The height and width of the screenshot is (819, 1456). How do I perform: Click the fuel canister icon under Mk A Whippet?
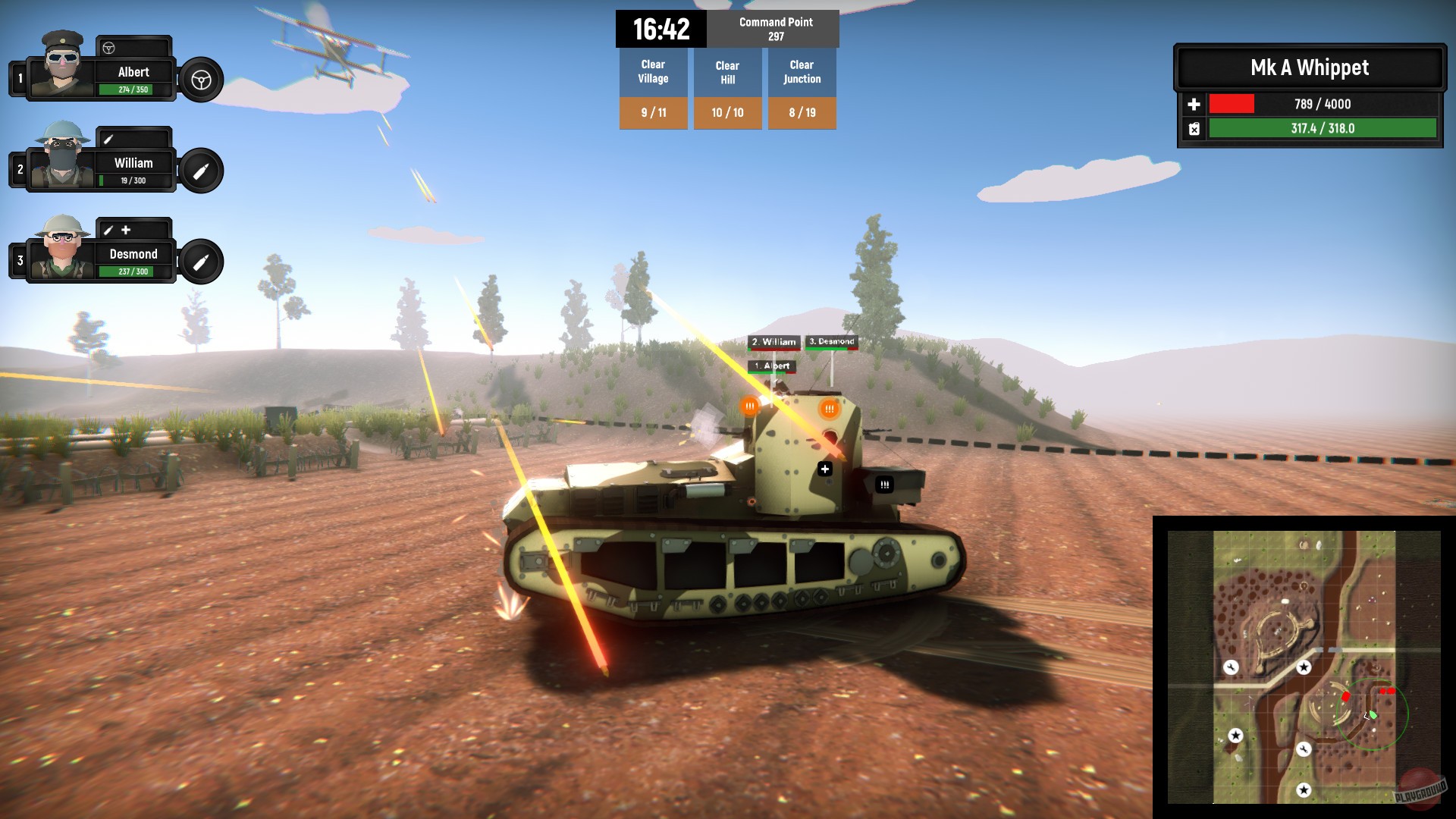[1194, 129]
